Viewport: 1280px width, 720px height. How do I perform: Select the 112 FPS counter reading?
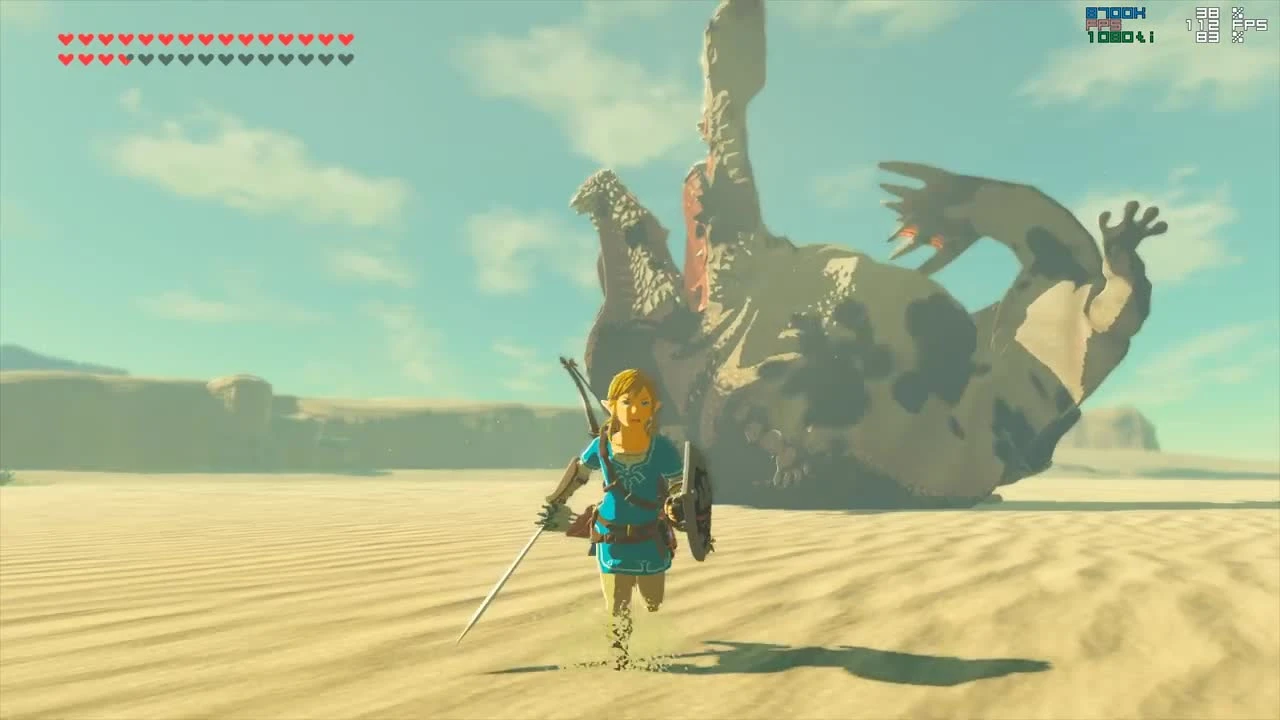1203,24
